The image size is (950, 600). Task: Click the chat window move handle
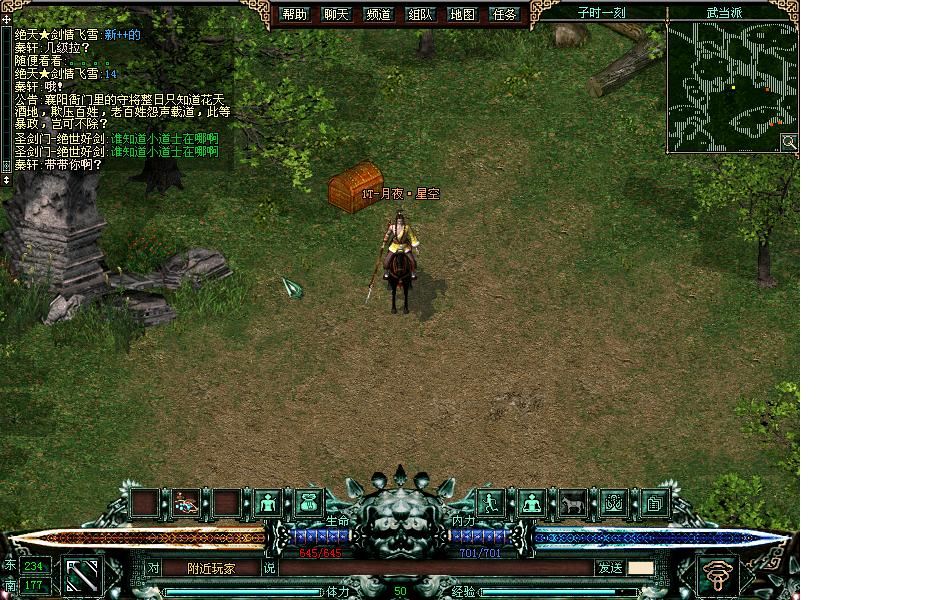tap(6, 19)
